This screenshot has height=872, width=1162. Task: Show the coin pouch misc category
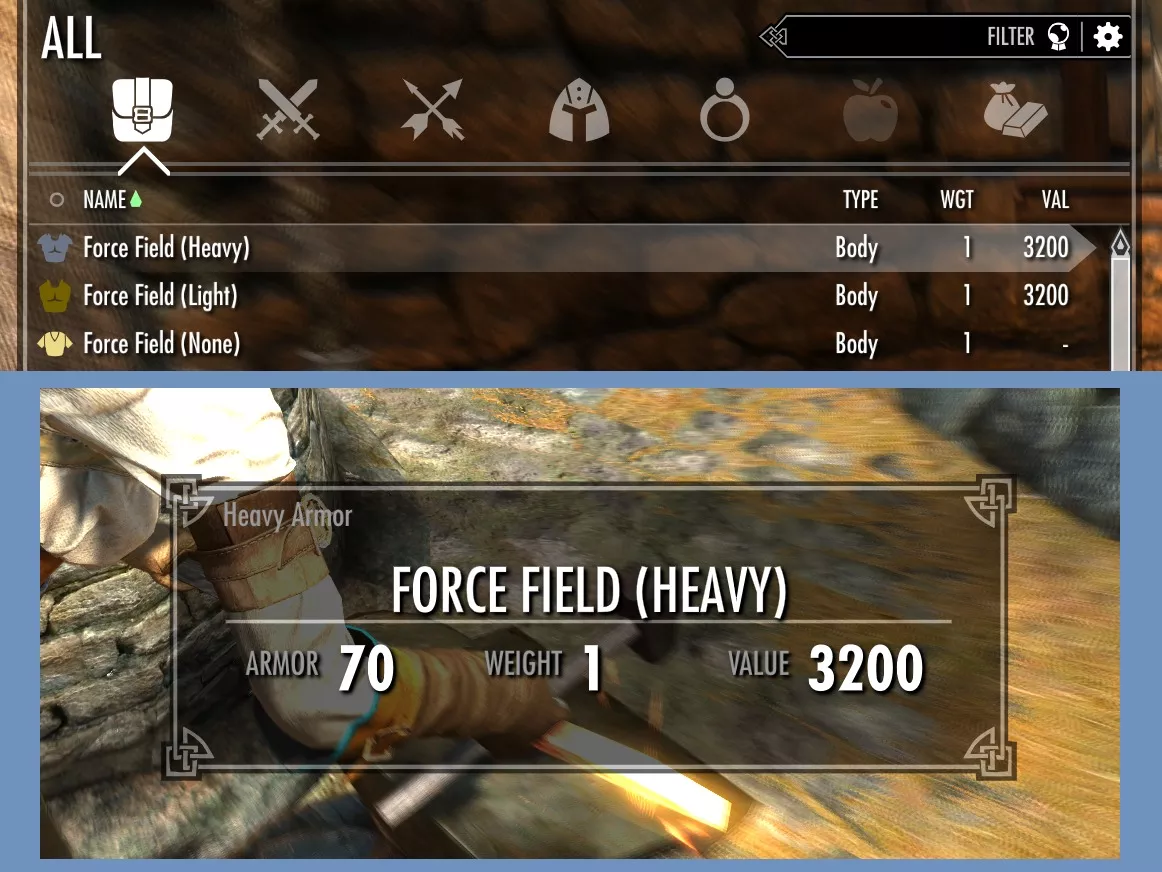coord(1015,110)
